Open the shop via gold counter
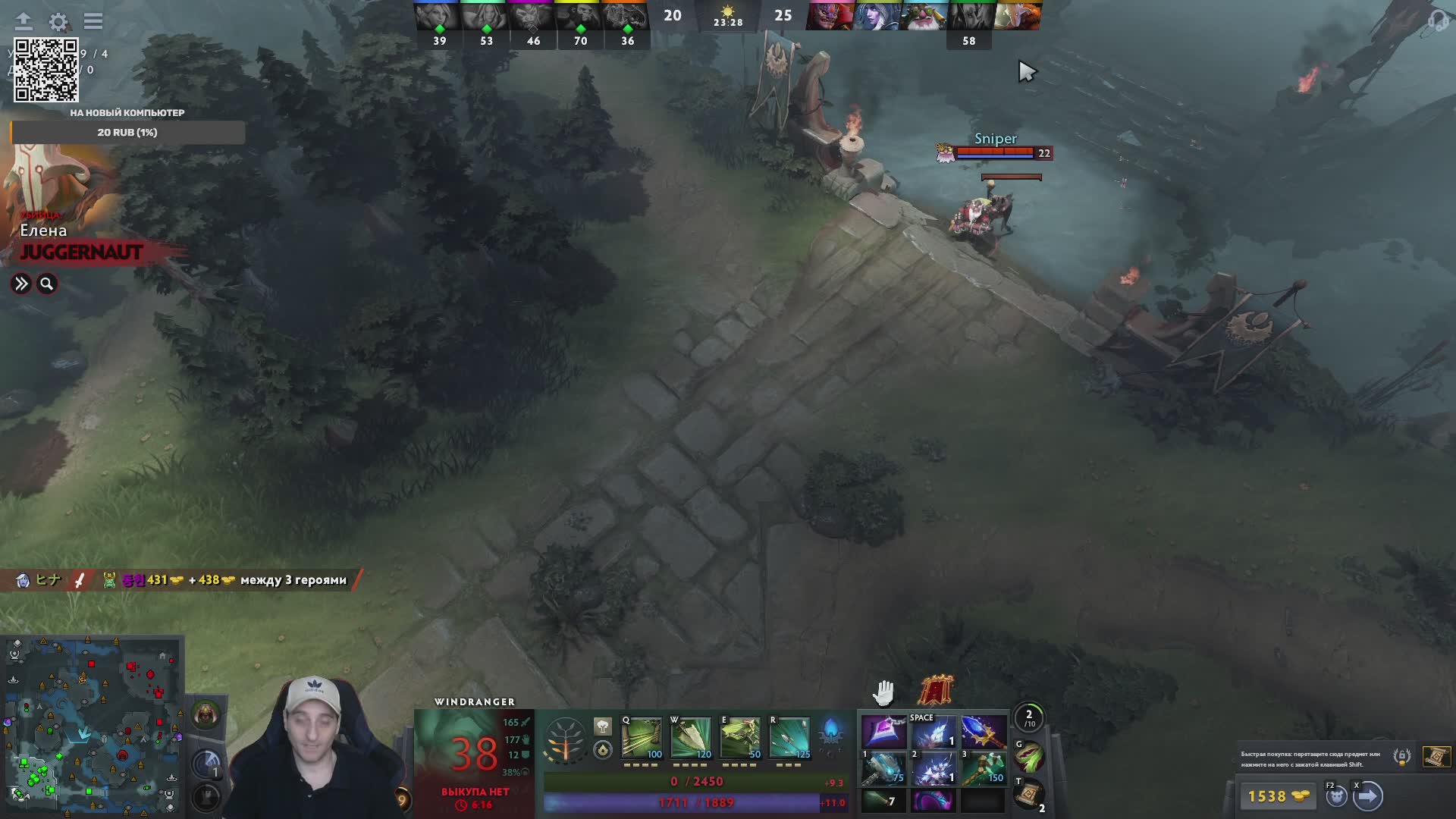The width and height of the screenshot is (1456, 819). (1279, 796)
